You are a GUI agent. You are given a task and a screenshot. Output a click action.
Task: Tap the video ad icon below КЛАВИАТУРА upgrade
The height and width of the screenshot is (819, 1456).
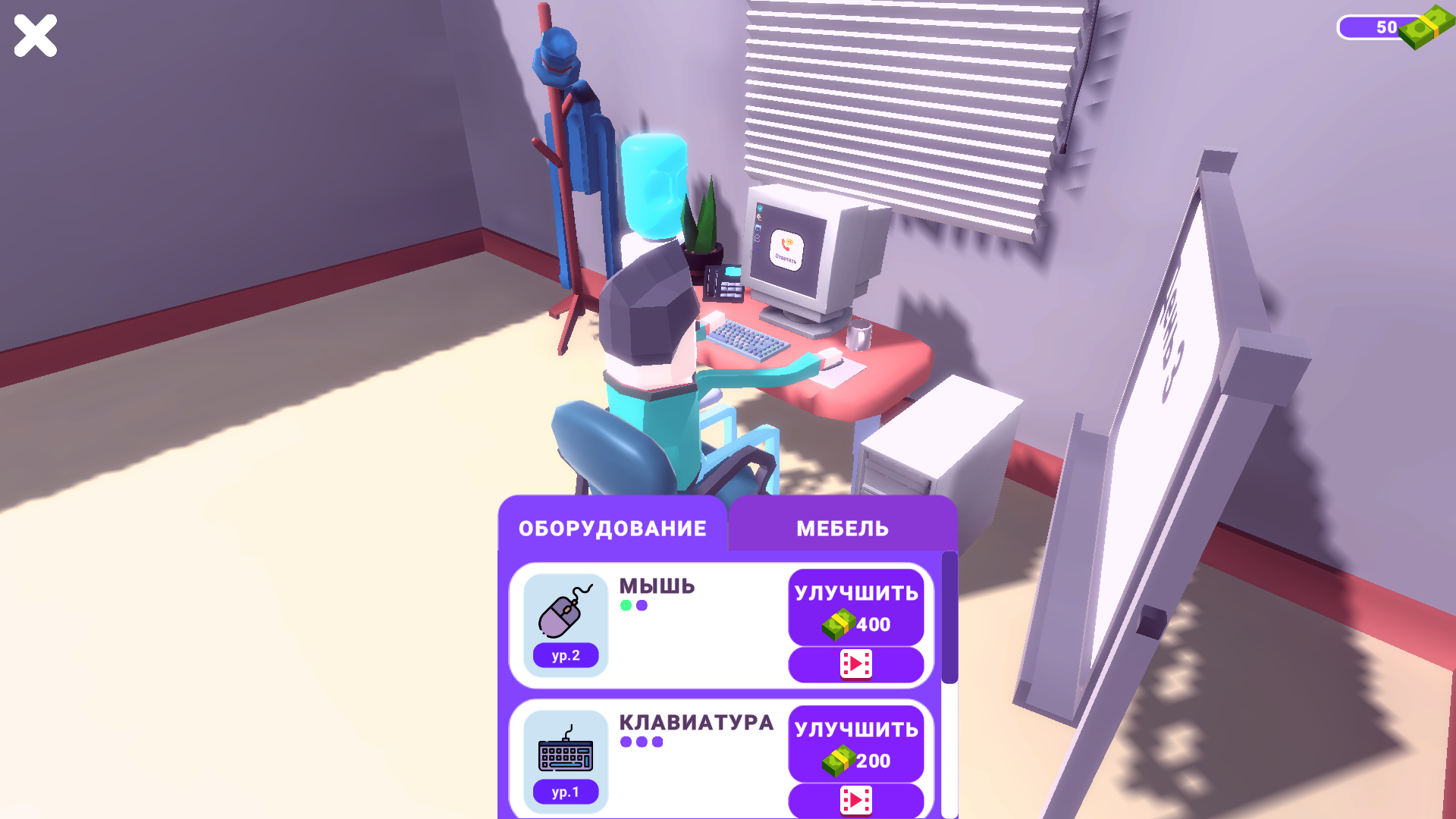855,802
